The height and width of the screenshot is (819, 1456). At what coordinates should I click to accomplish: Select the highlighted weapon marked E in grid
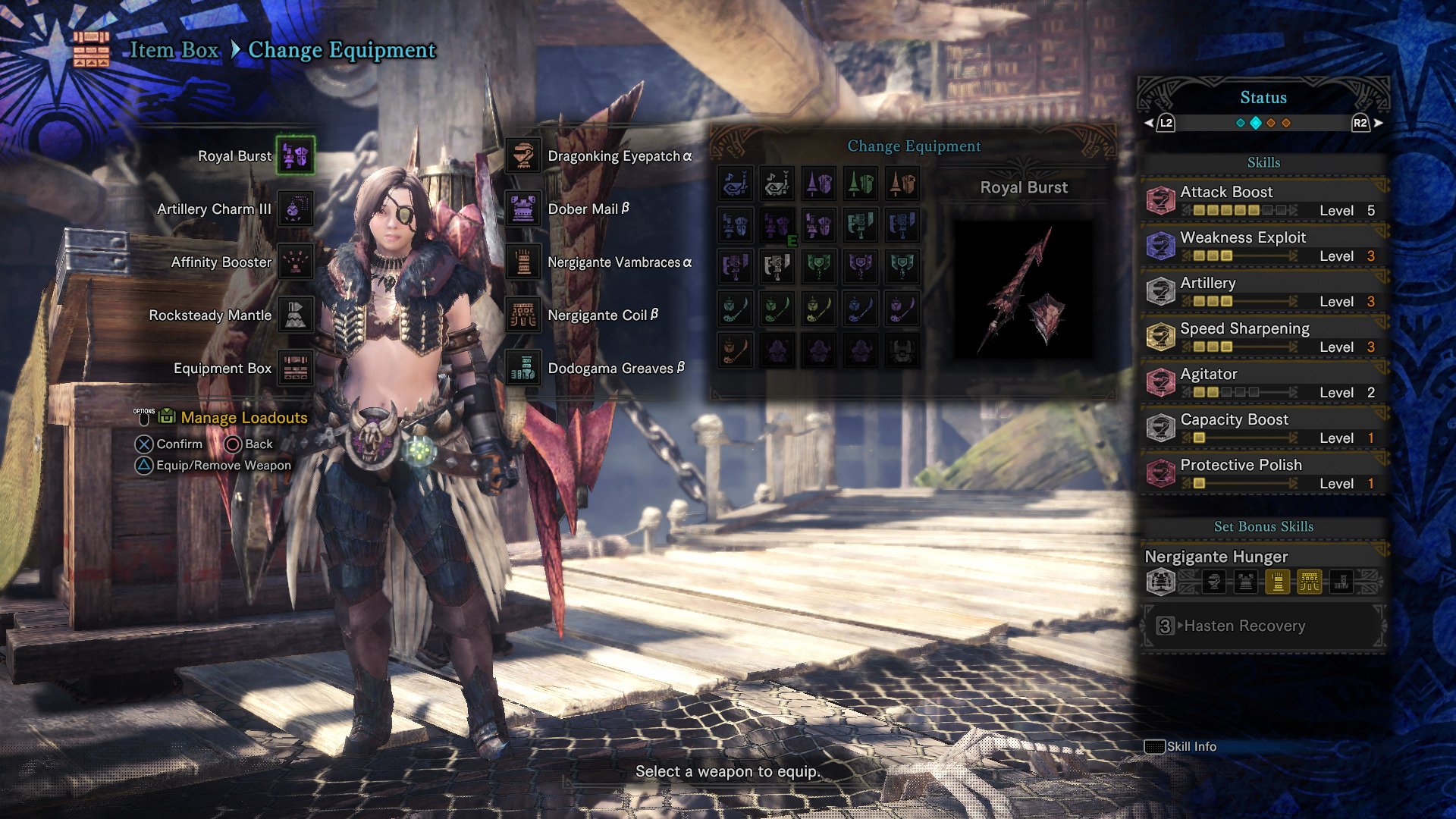point(777,226)
